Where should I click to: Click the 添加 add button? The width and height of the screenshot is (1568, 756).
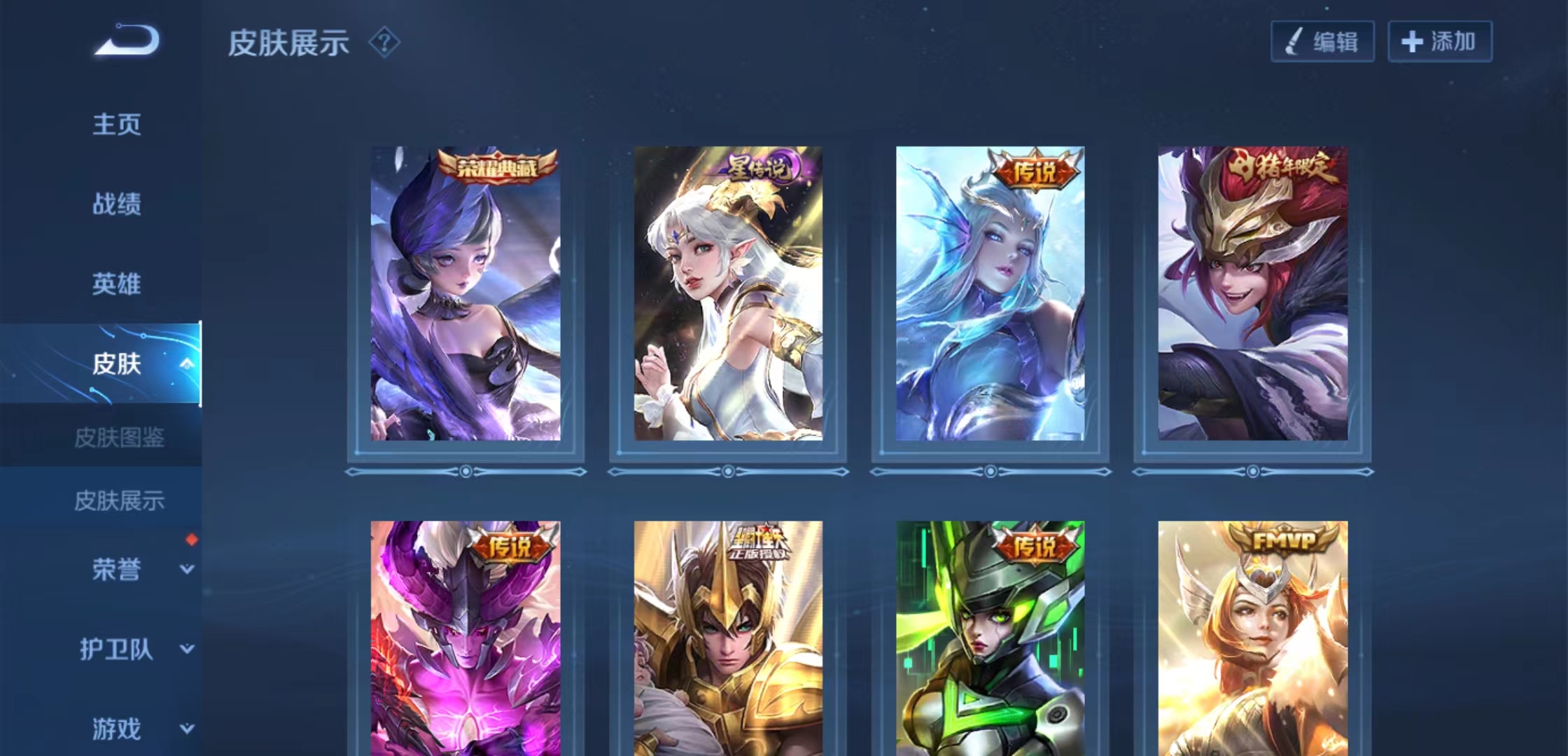click(x=1440, y=42)
